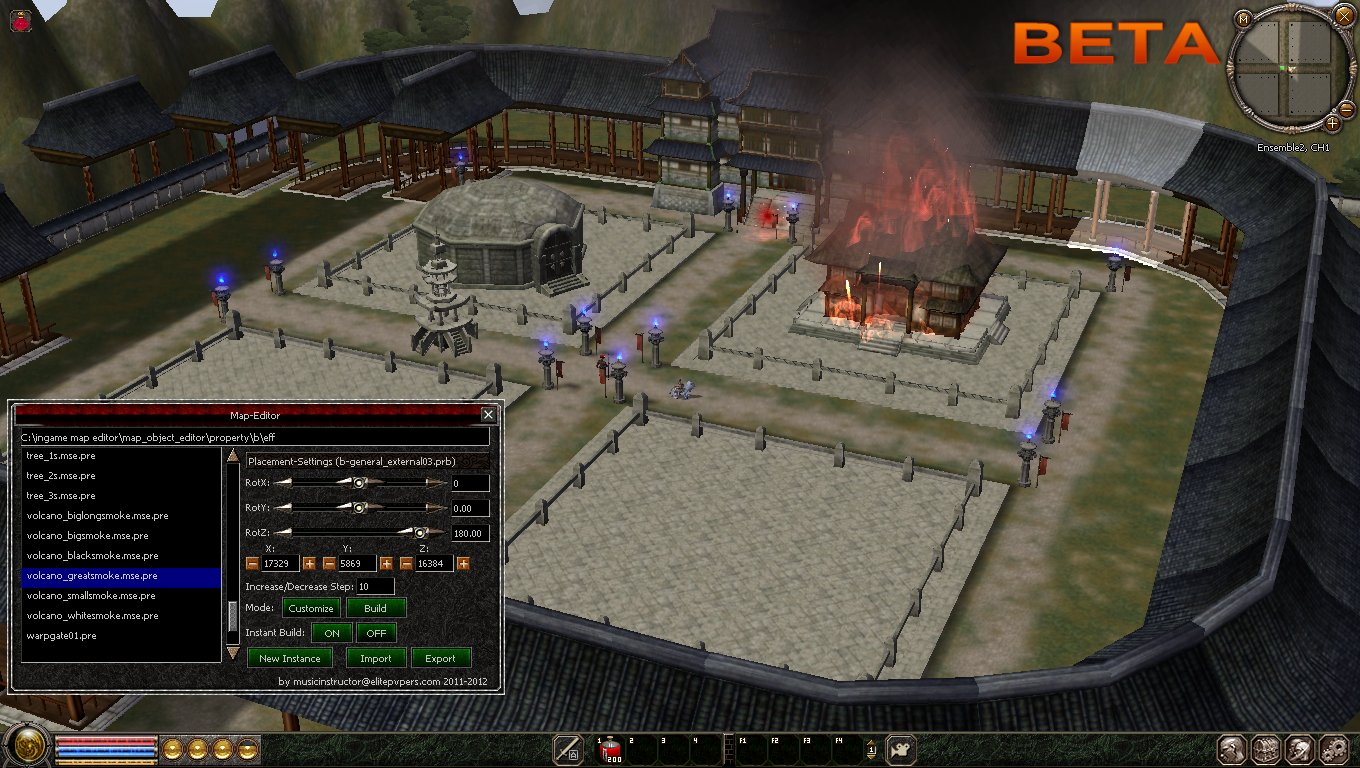Turn Instant Build ON
This screenshot has width=1360, height=768.
pos(332,633)
